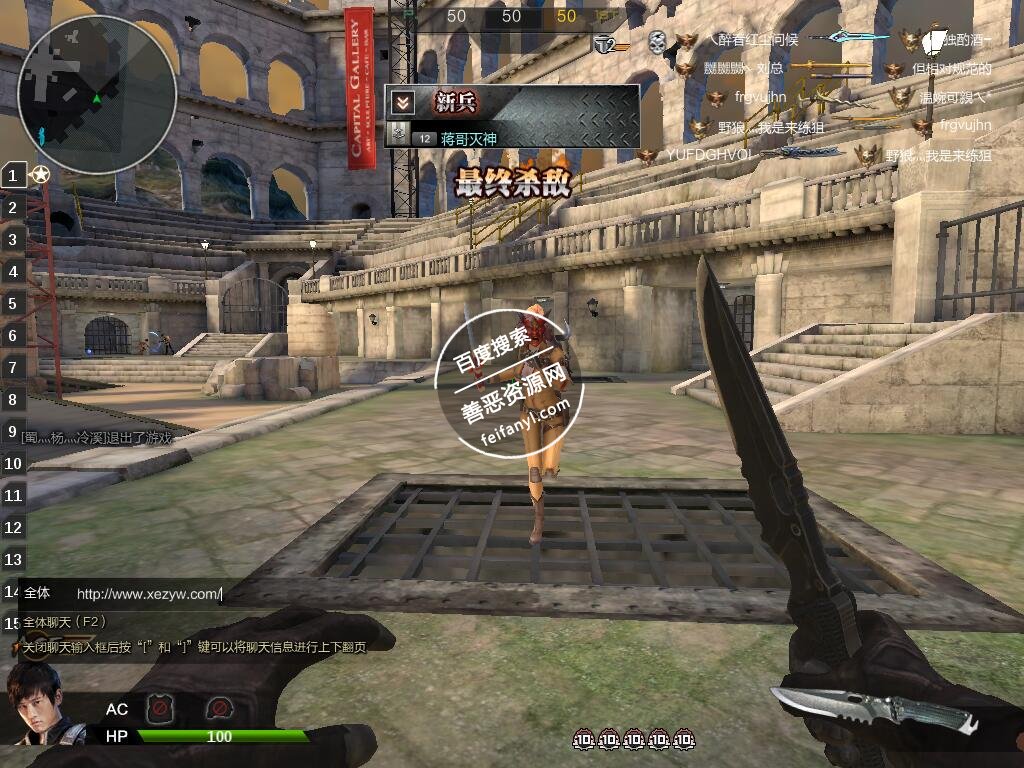Expand the 新兵 rank panel arrow
This screenshot has height=768, width=1024.
[x=402, y=102]
